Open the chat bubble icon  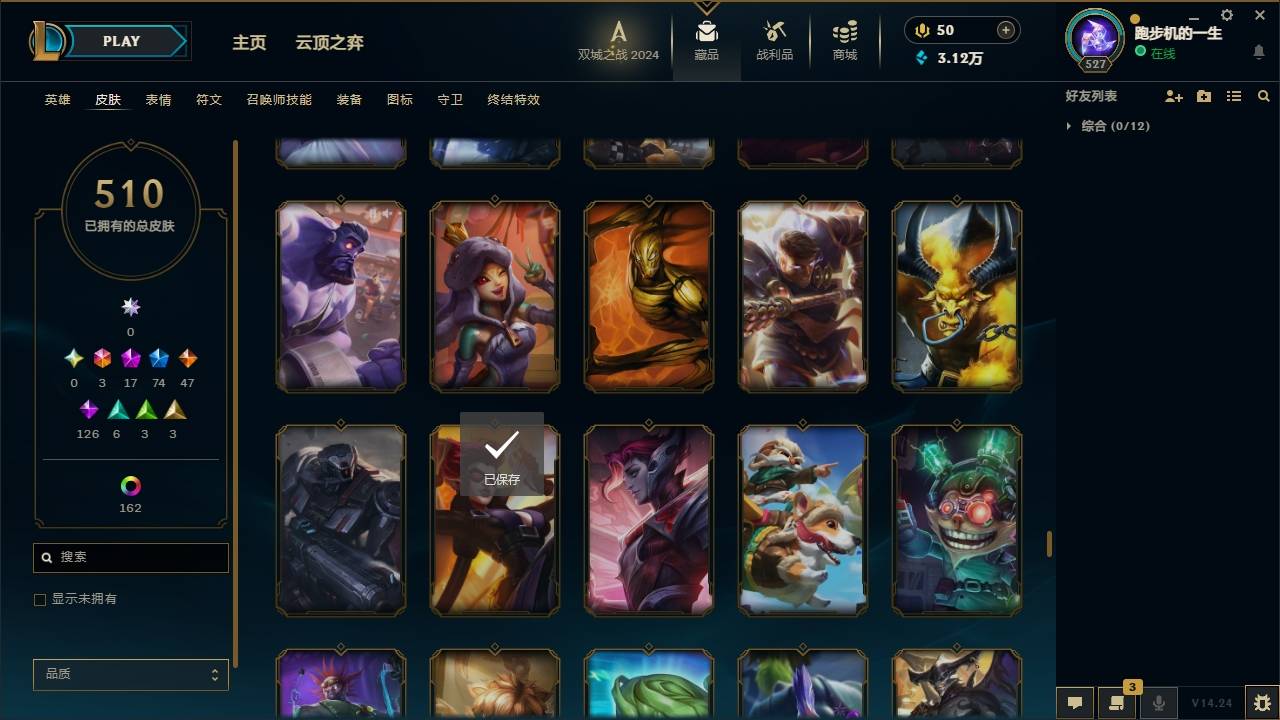(x=1075, y=703)
